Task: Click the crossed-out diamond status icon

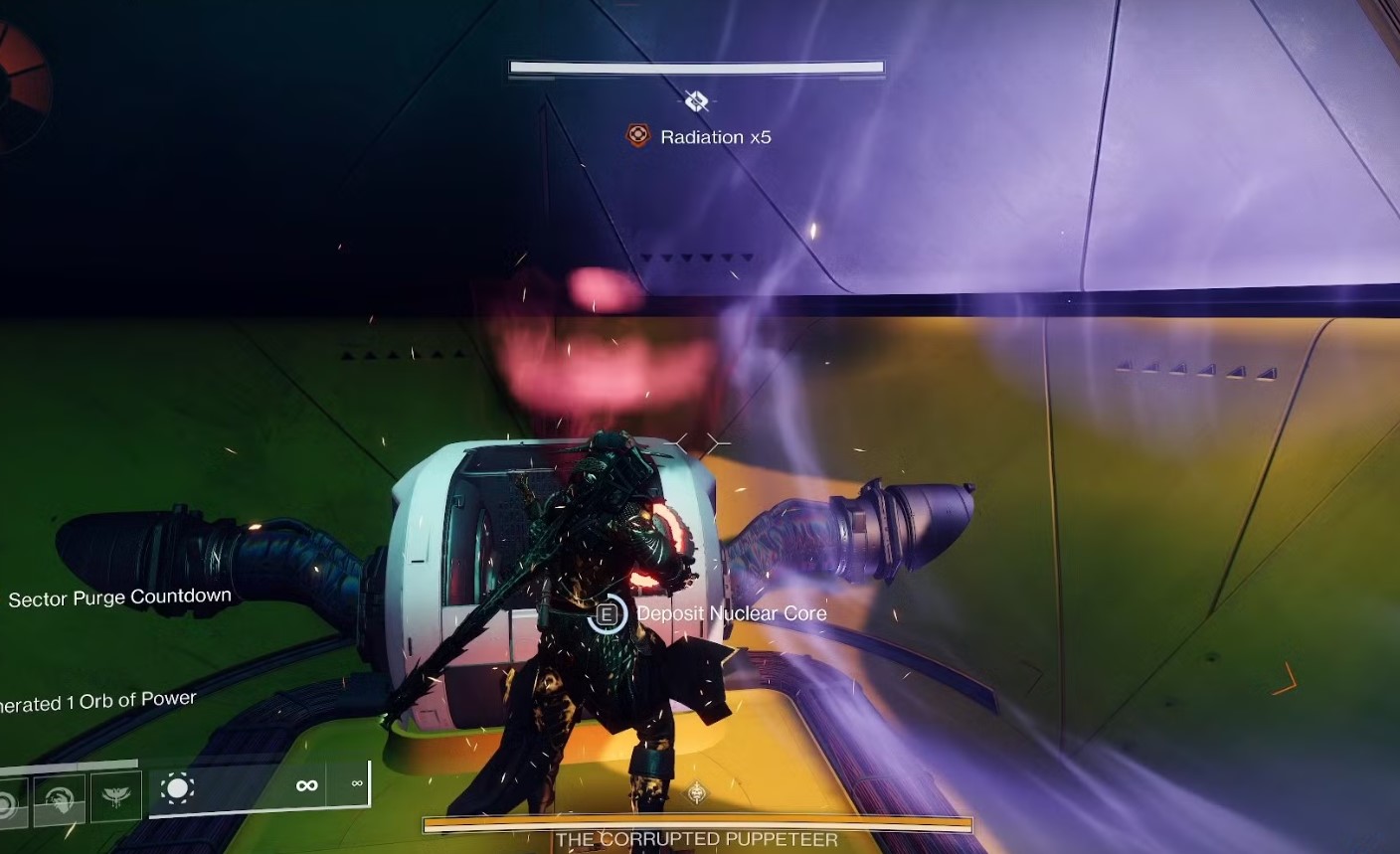Action: [x=696, y=101]
